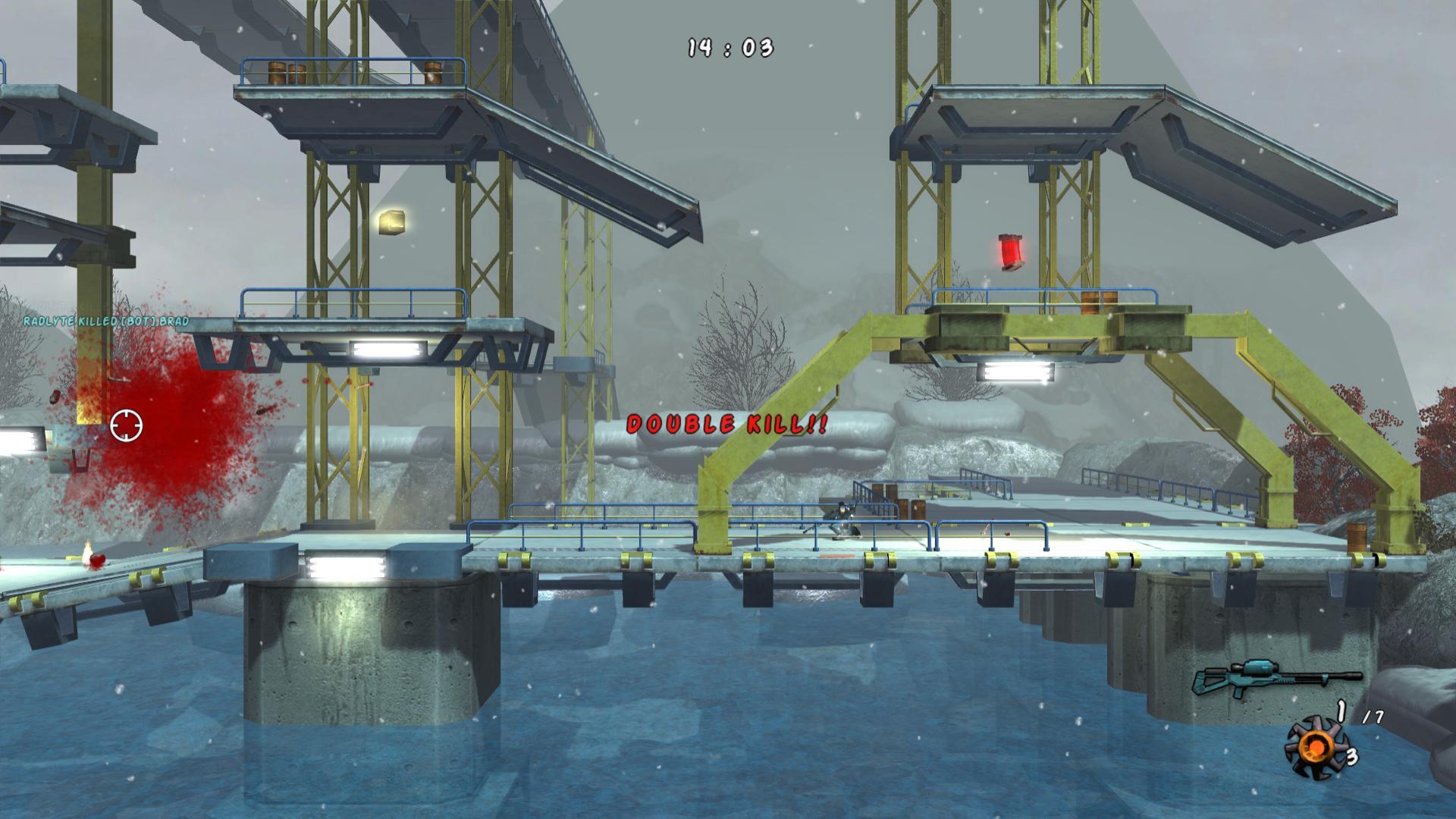
Task: Click the match timer showing 14:03
Action: click(x=729, y=47)
